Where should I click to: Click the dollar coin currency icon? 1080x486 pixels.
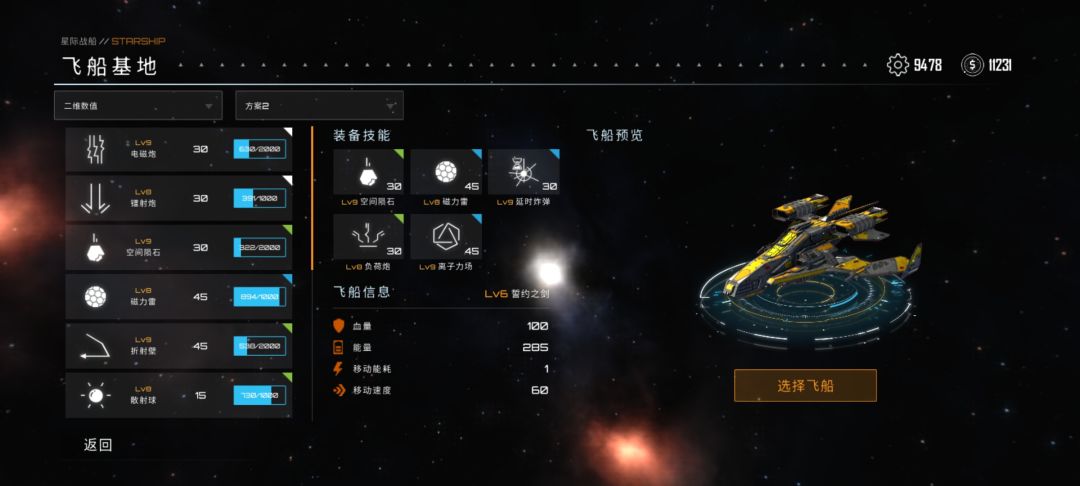coord(972,65)
